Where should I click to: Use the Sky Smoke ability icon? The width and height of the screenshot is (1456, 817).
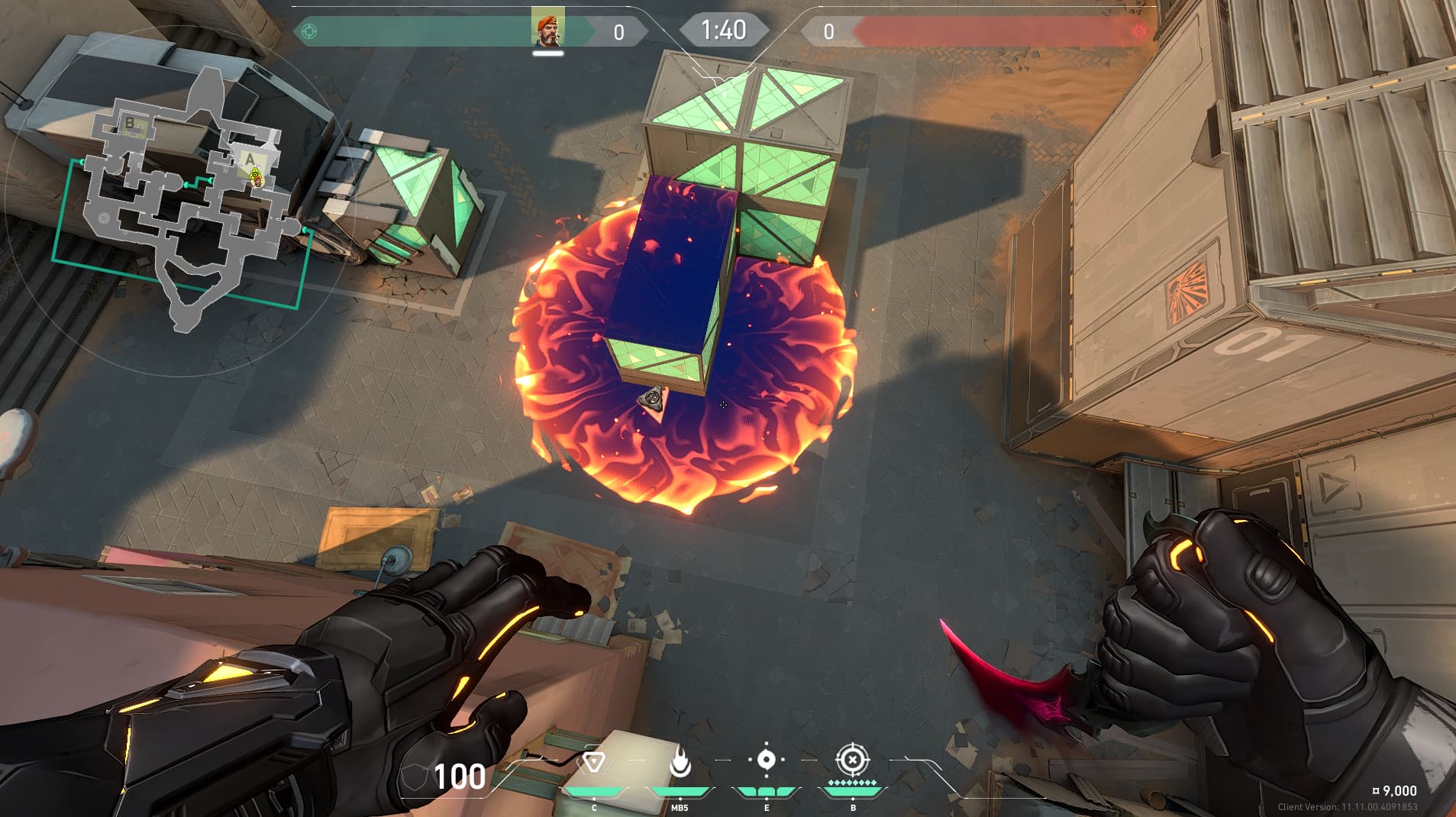click(x=767, y=760)
